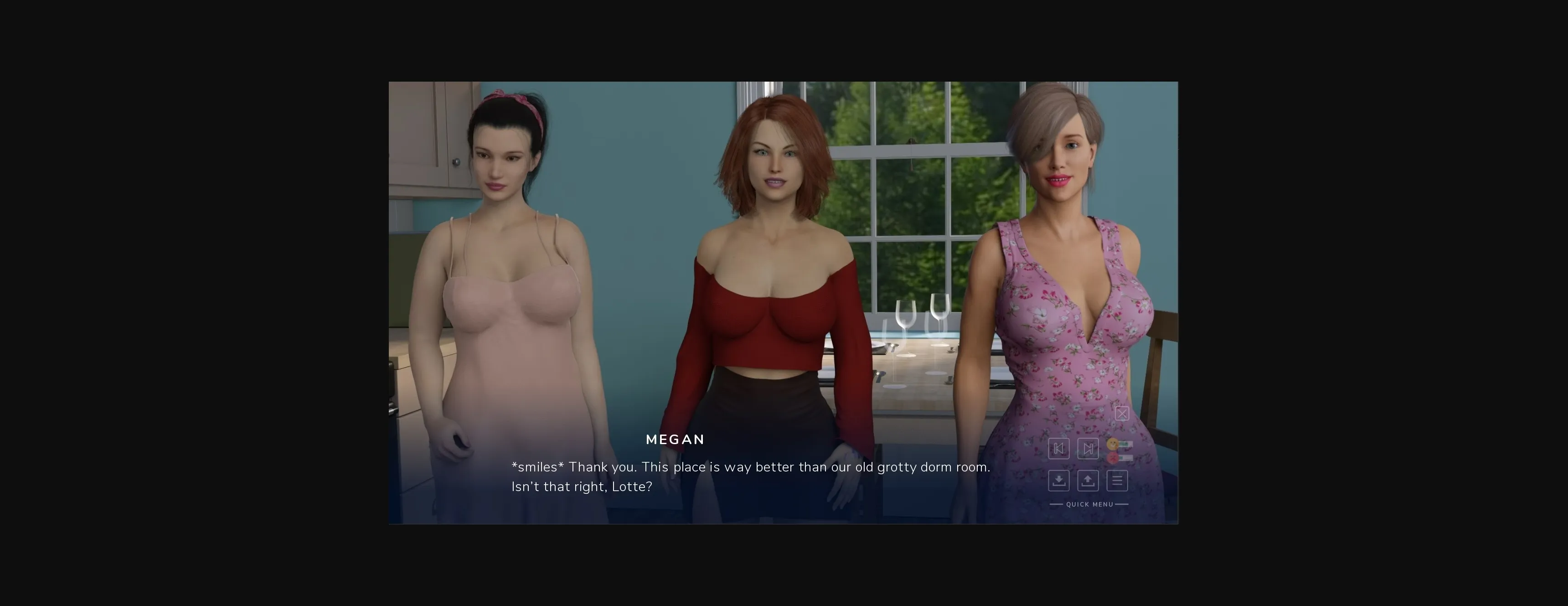Click the happy face mood indicator
Image resolution: width=1568 pixels, height=606 pixels.
[x=1113, y=445]
